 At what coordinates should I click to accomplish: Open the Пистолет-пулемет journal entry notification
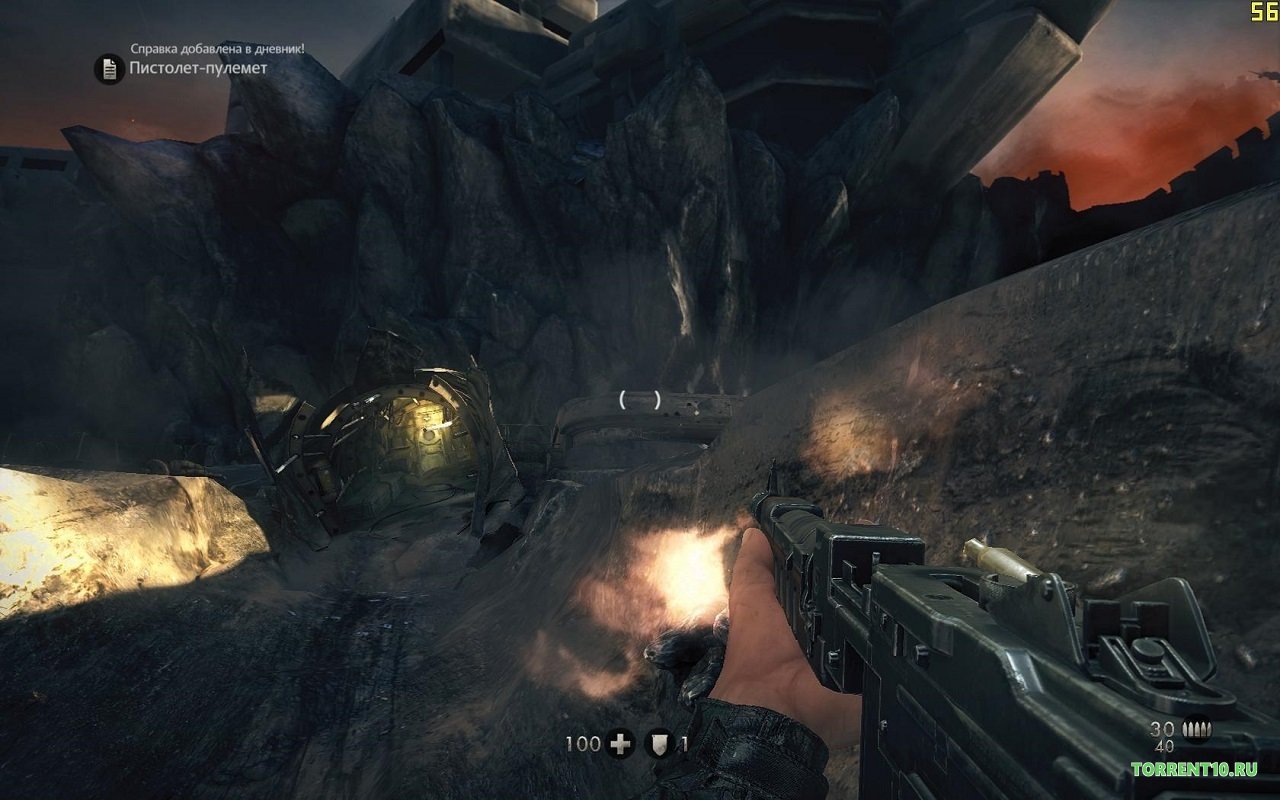click(199, 69)
